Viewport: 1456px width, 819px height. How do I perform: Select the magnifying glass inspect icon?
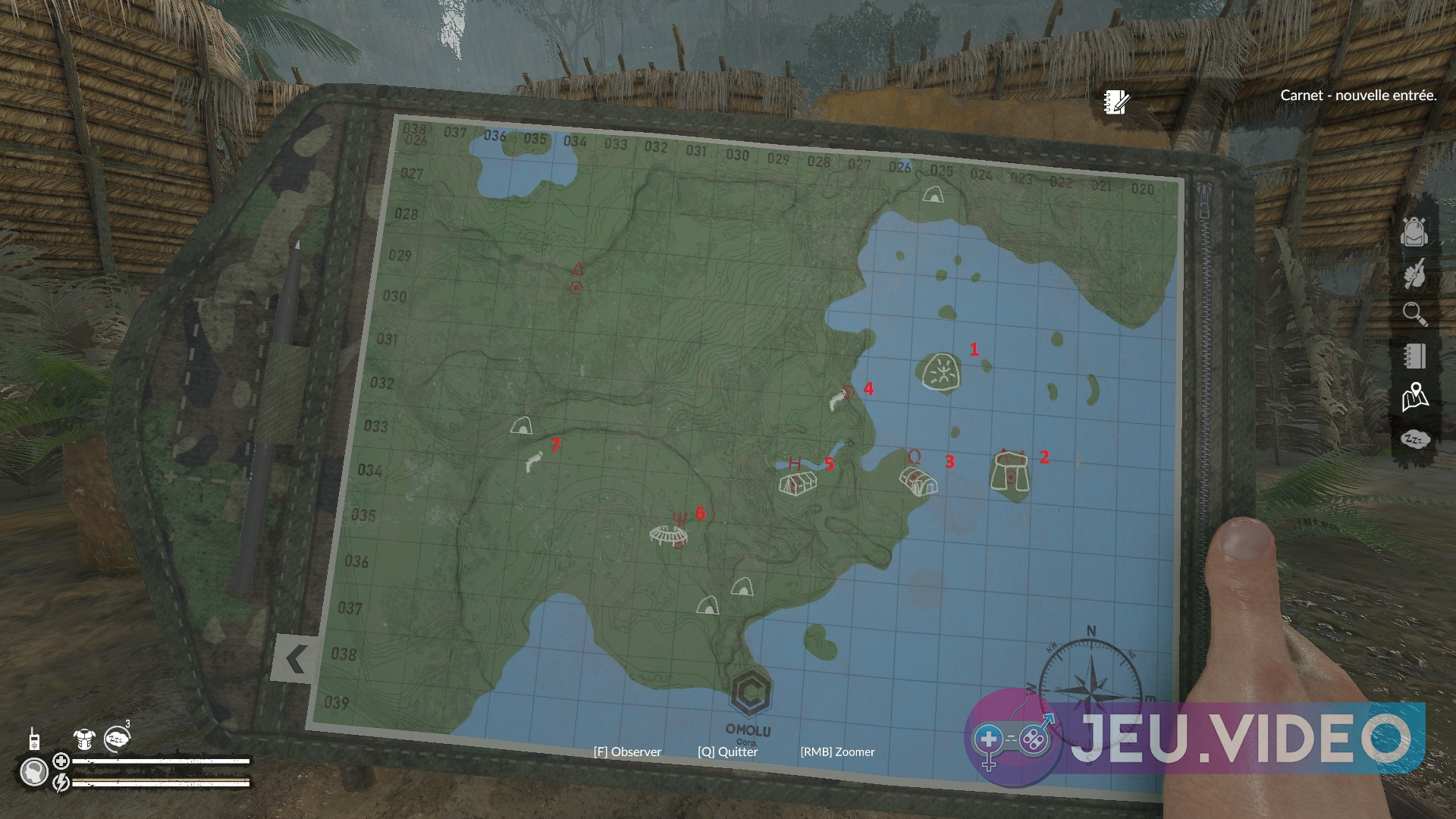(1414, 314)
